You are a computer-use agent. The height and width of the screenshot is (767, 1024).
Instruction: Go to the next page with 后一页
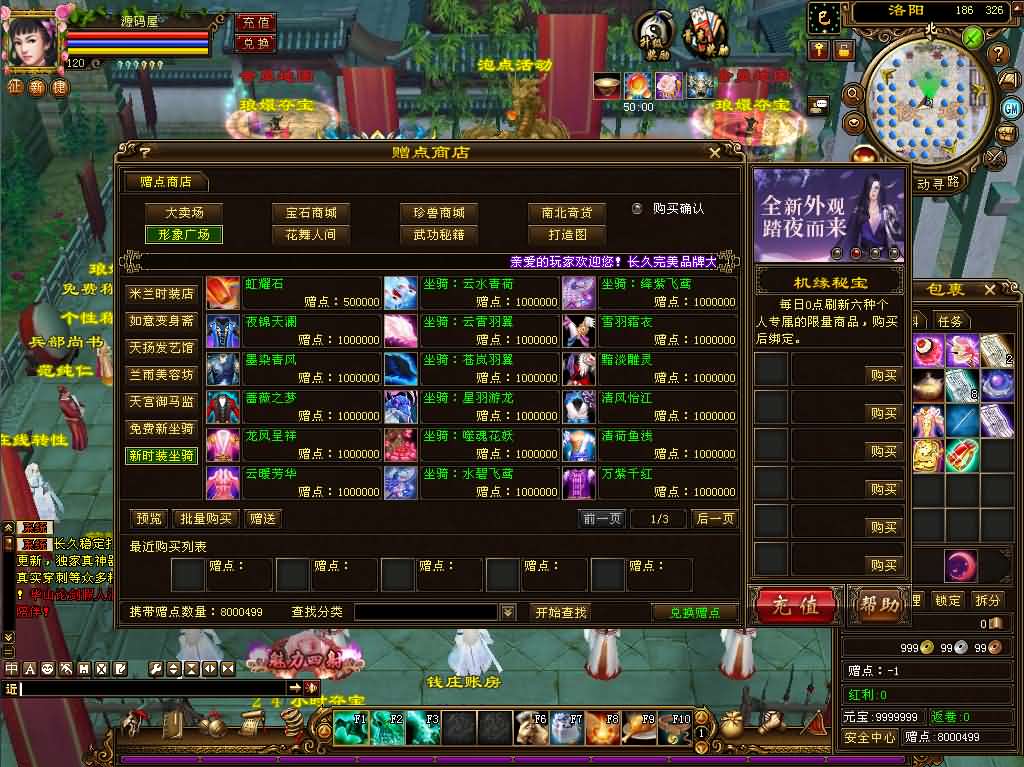715,518
